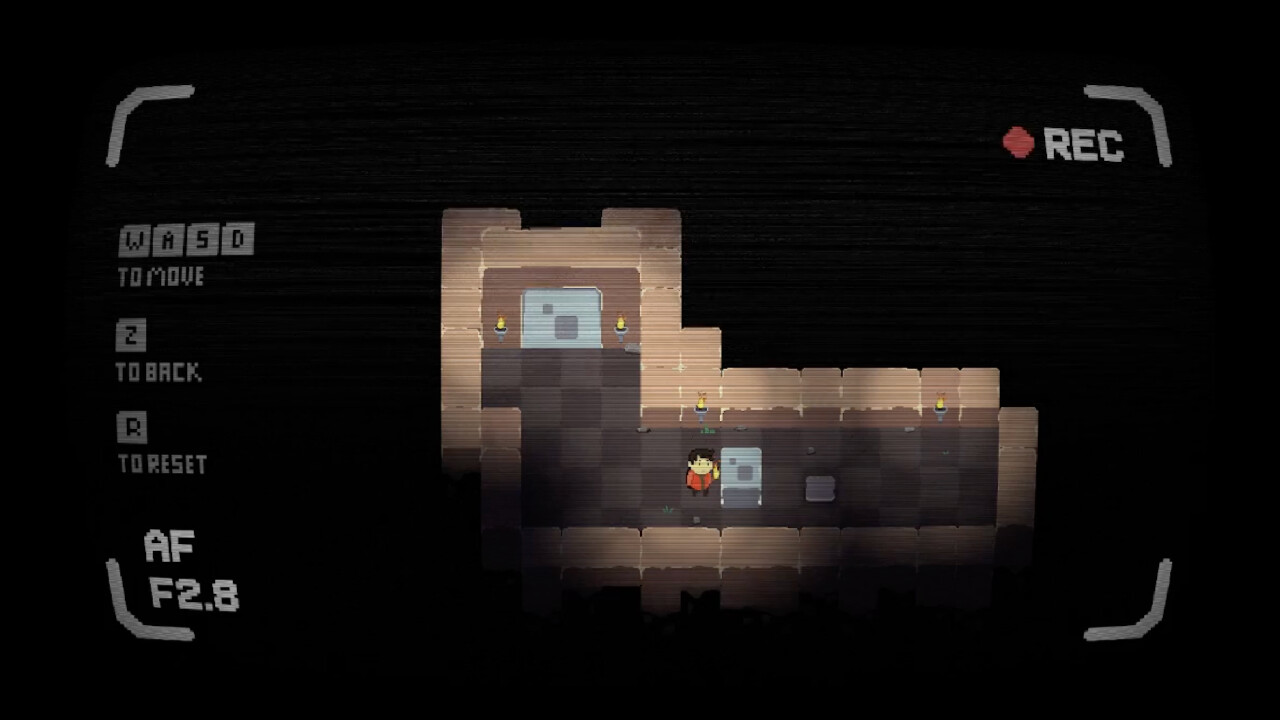This screenshot has width=1280, height=720.
Task: Click the green grass tuft near the player
Action: (705, 430)
